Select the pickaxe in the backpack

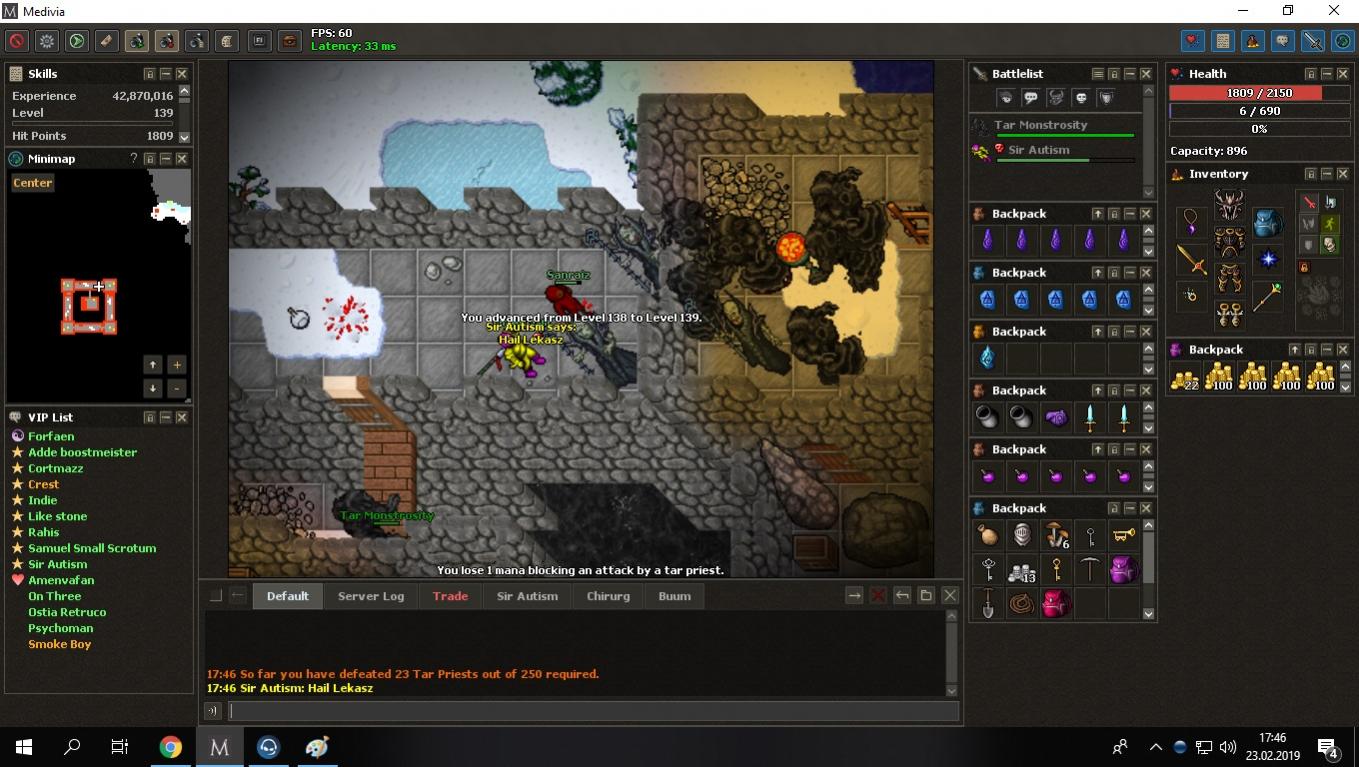click(x=1089, y=570)
